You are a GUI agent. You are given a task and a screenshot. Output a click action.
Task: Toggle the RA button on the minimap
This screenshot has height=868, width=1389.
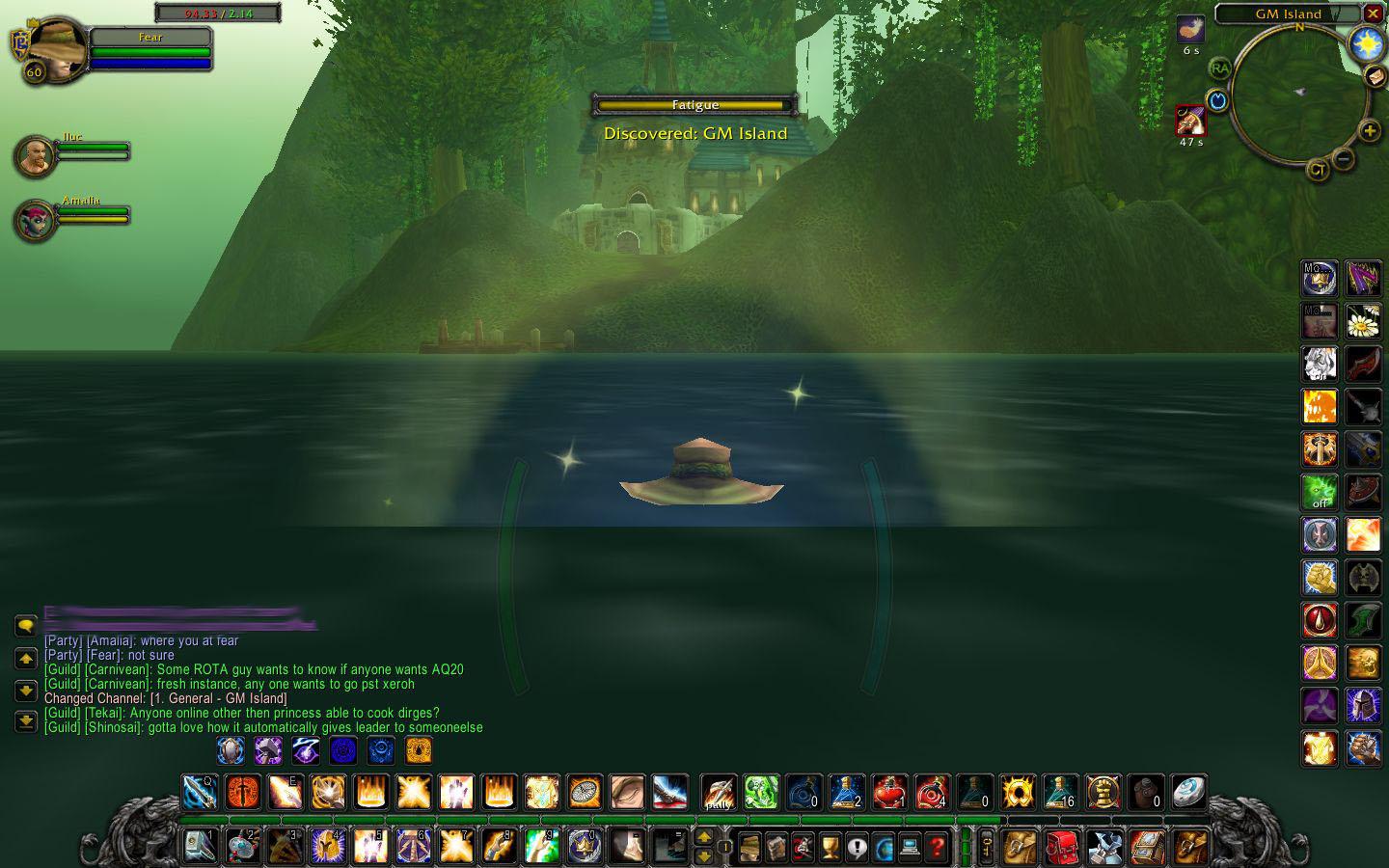pyautogui.click(x=1219, y=68)
